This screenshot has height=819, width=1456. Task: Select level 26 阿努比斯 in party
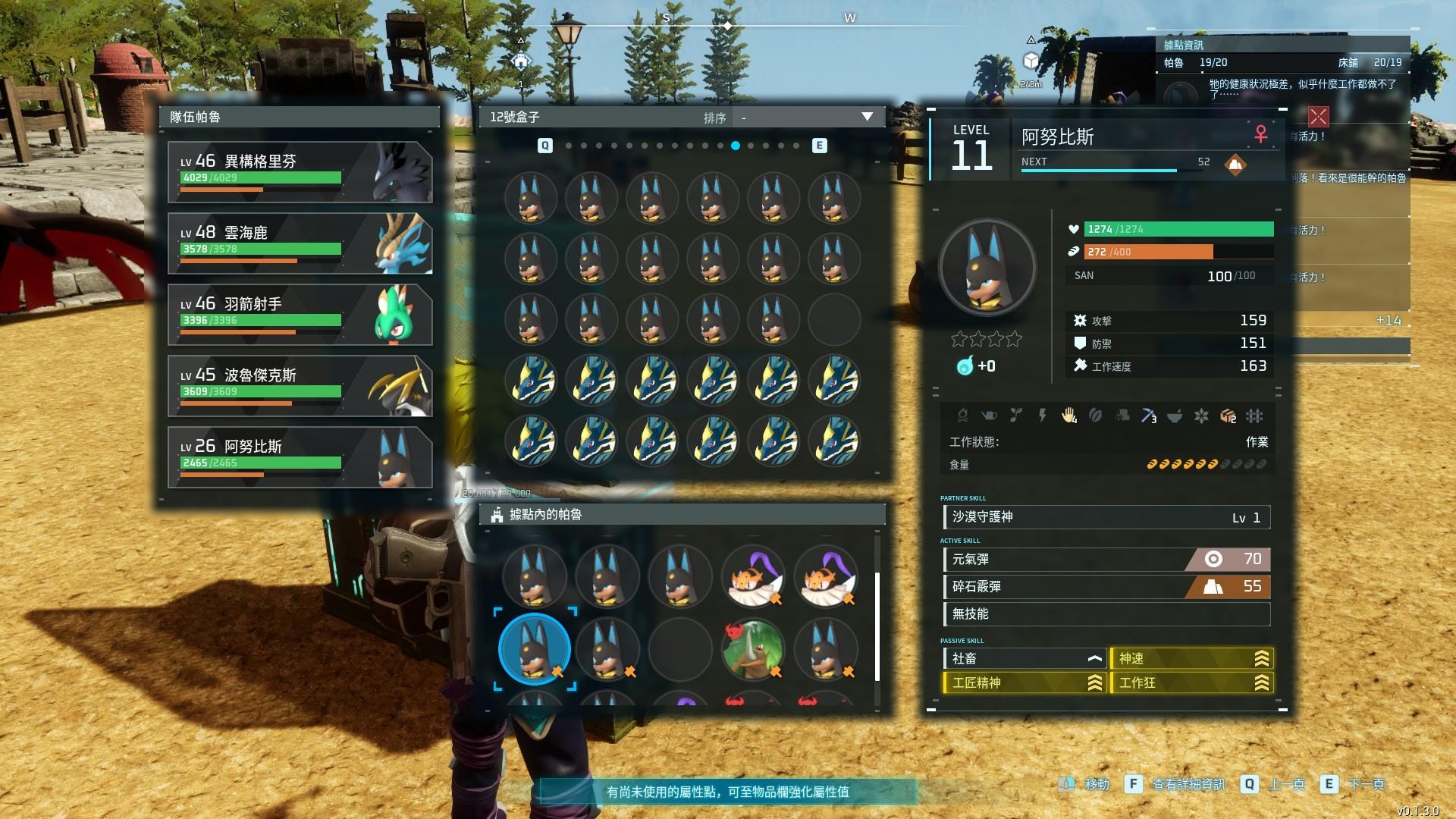click(x=300, y=457)
